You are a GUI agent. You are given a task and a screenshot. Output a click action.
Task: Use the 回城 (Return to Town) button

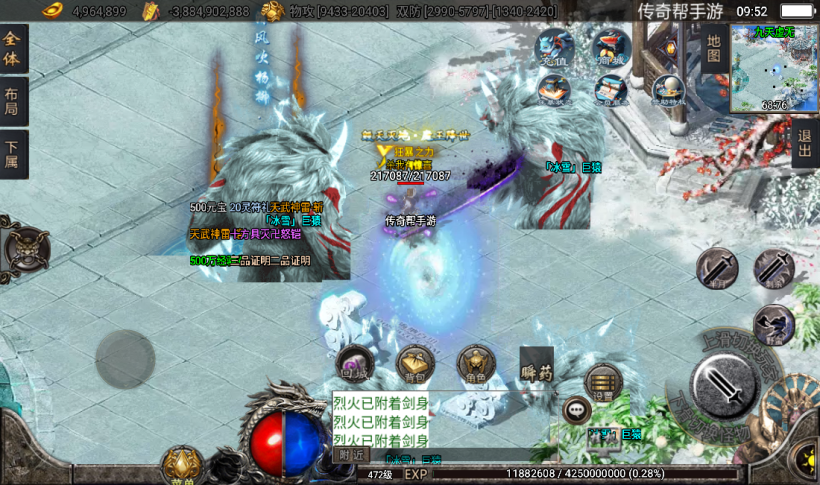355,364
